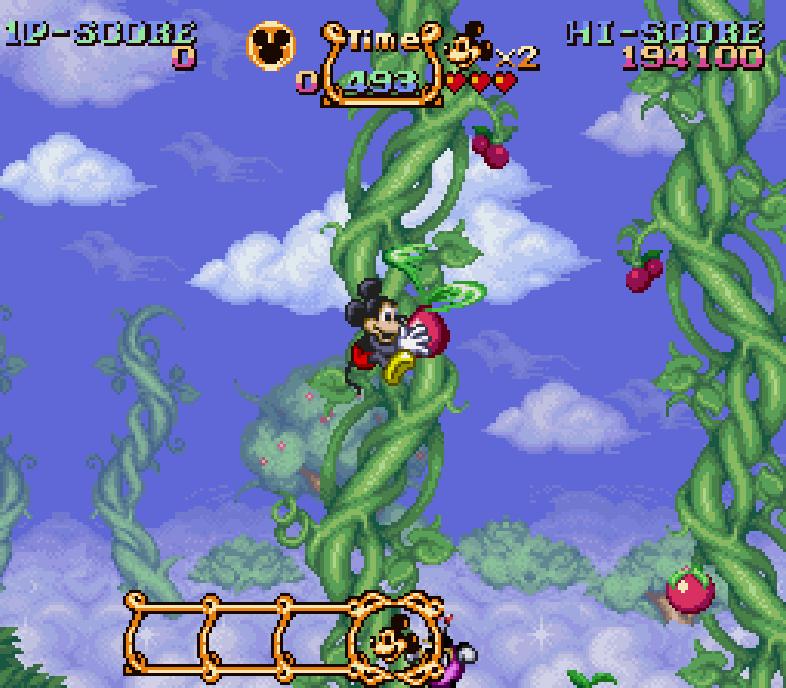This screenshot has height=688, width=786.
Task: Choose the Mickey portrait in the costume bar
Action: [x=391, y=635]
